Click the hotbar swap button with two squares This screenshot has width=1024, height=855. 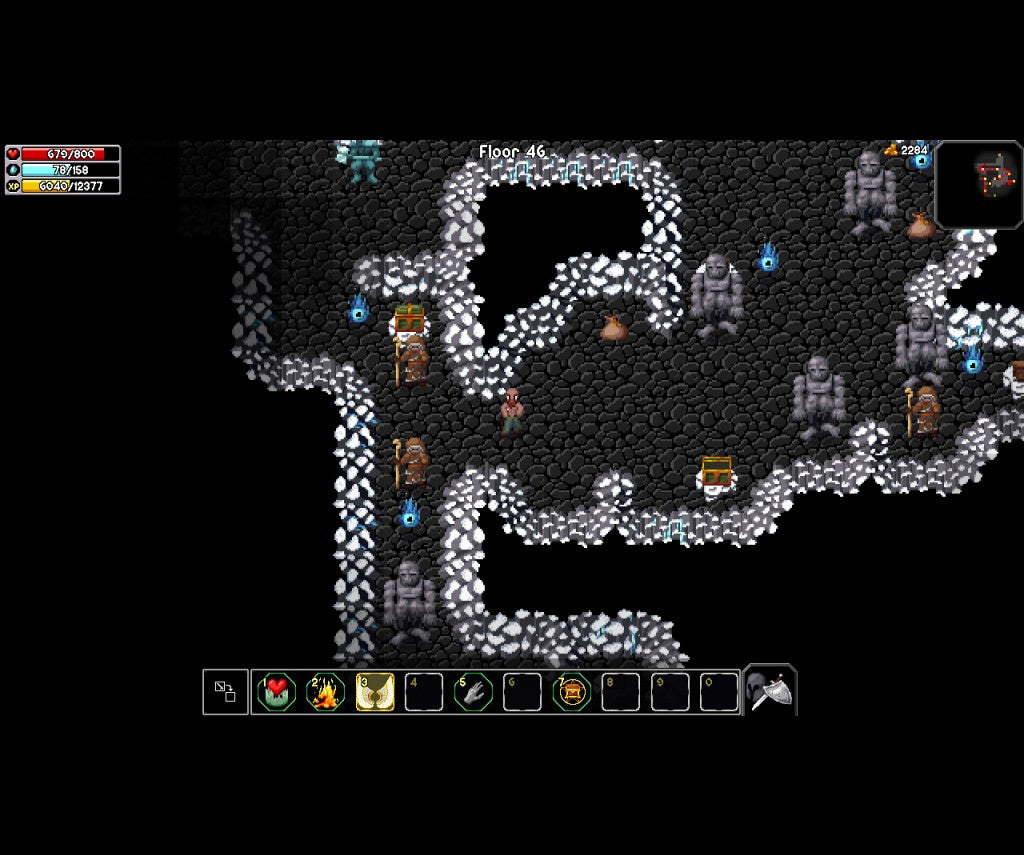pyautogui.click(x=225, y=692)
